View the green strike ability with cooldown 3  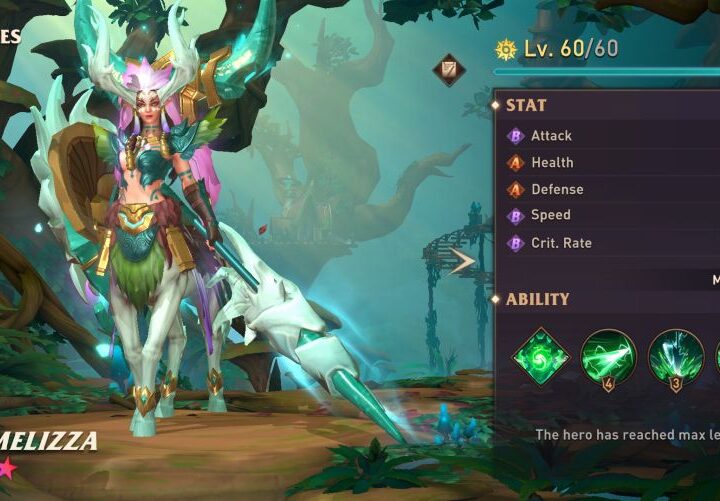point(676,357)
